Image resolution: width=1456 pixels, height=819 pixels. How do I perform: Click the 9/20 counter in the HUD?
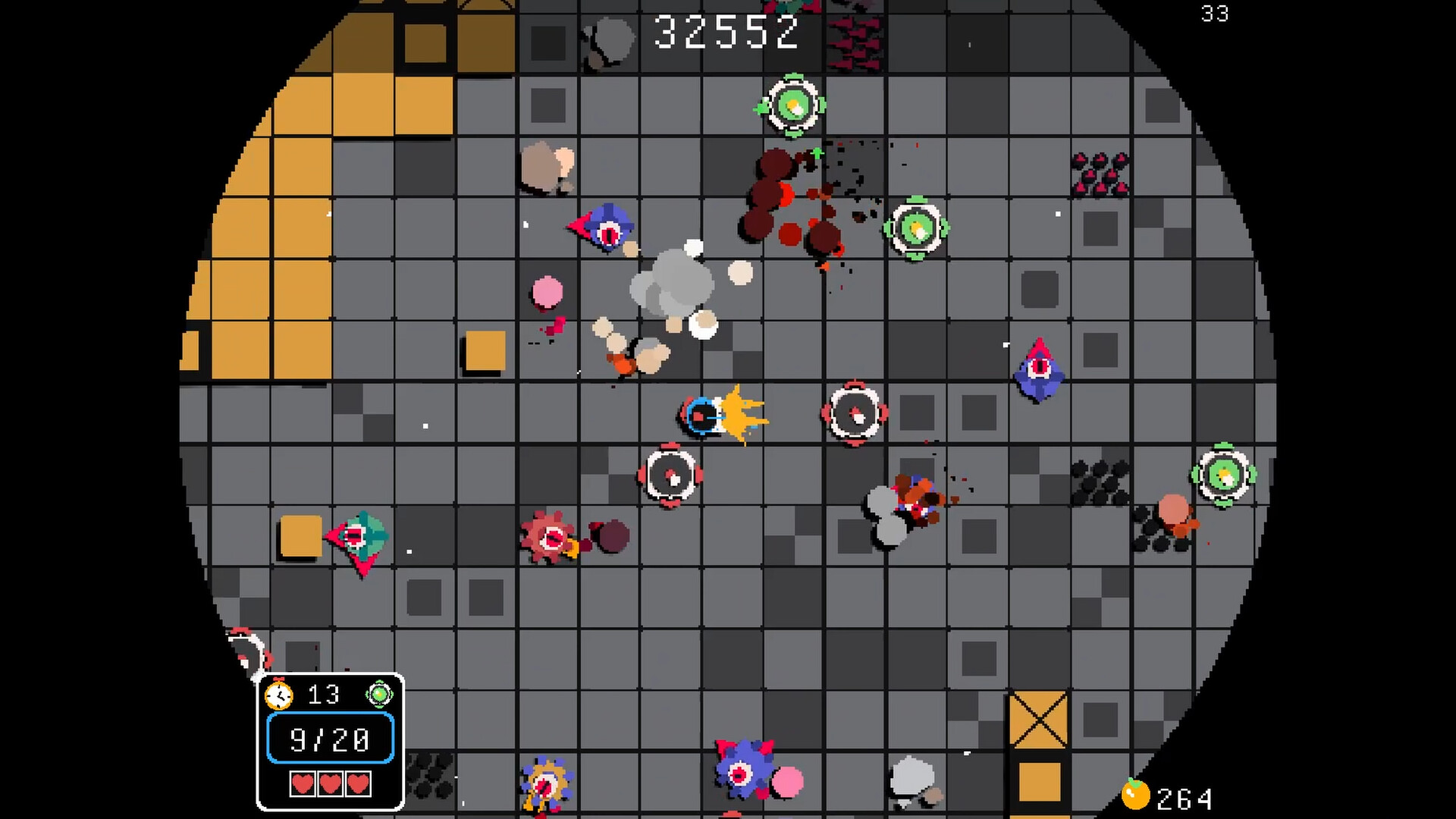click(x=330, y=739)
